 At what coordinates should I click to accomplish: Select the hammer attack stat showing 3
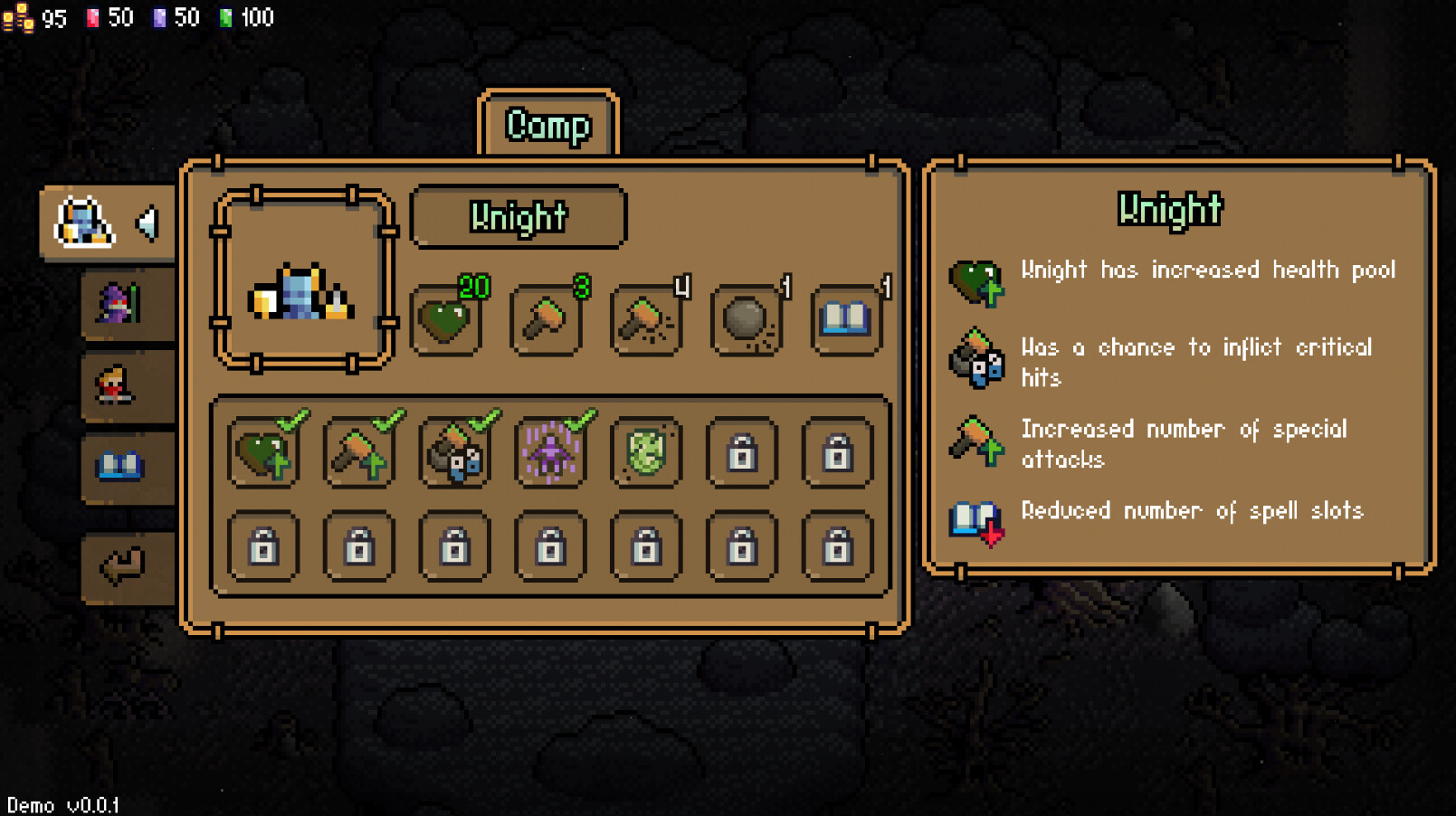coord(546,320)
